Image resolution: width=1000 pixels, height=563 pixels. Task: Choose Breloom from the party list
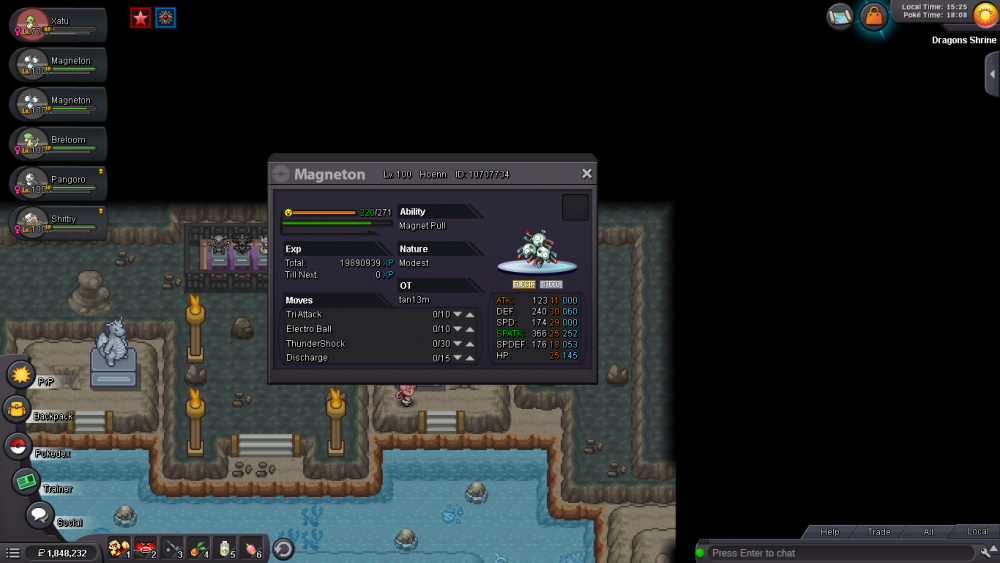58,143
